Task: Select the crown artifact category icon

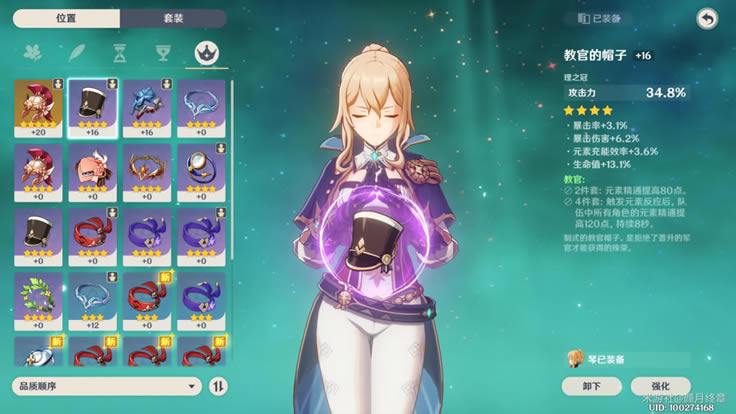Action: tap(208, 53)
